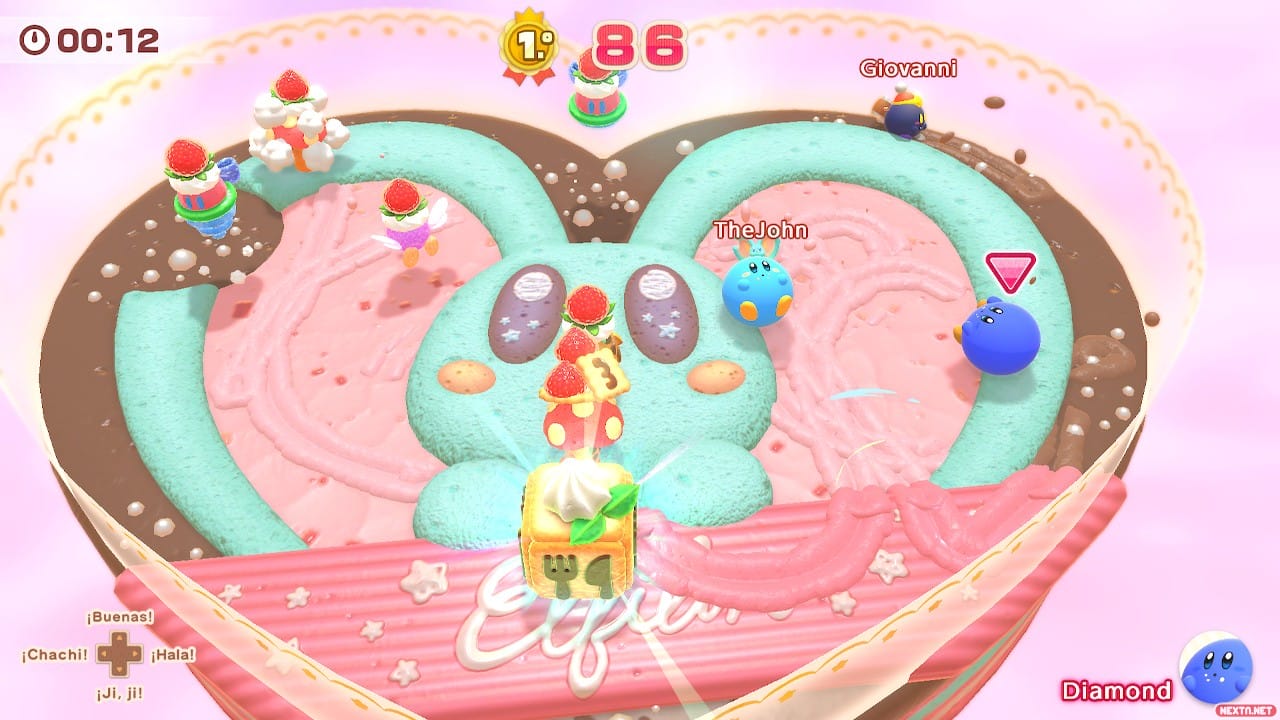The image size is (1280, 720).
Task: Select the Diamond player name tab
Action: pos(1114,690)
